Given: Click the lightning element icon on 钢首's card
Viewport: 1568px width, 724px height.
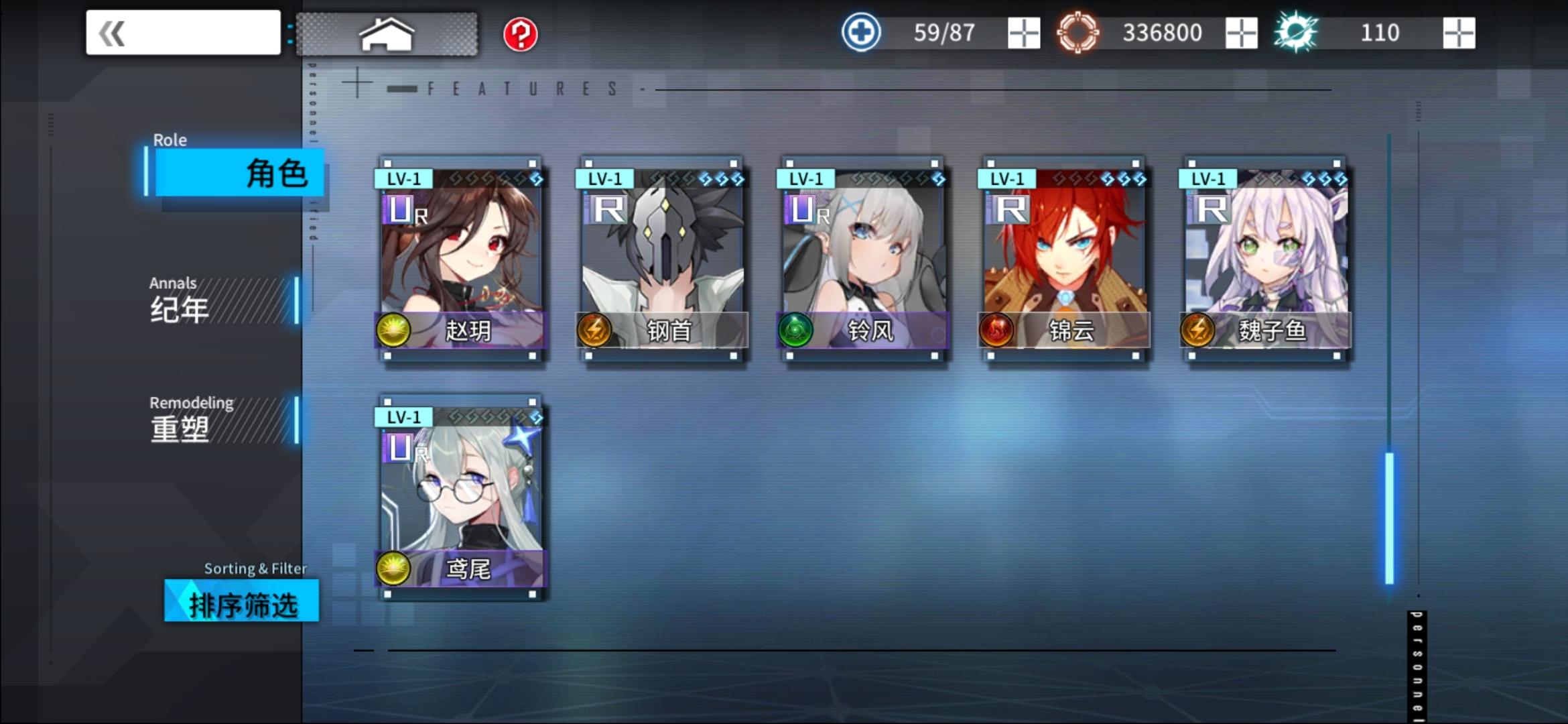Looking at the screenshot, I should coord(595,331).
